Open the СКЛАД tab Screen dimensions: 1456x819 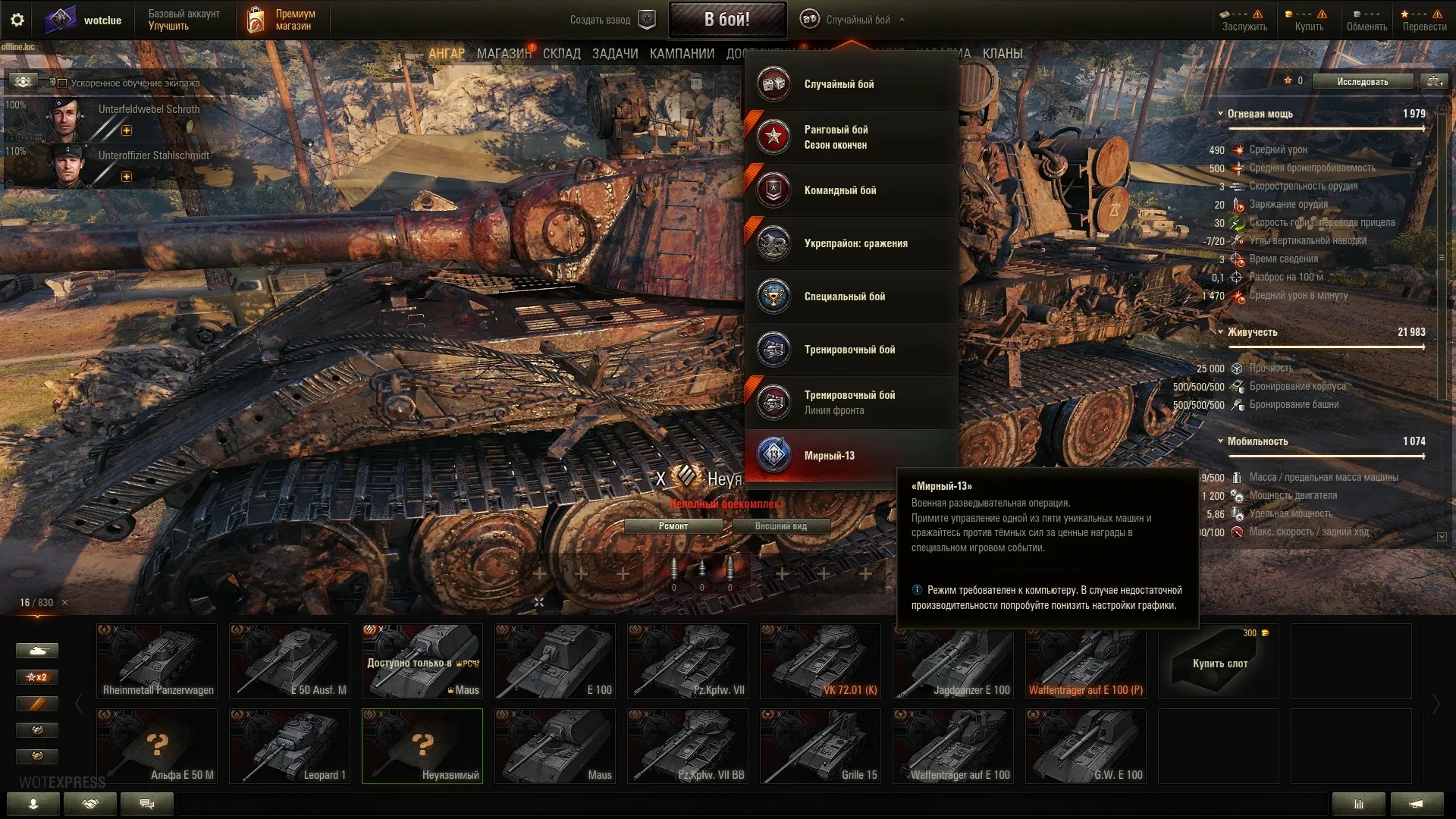[x=561, y=54]
